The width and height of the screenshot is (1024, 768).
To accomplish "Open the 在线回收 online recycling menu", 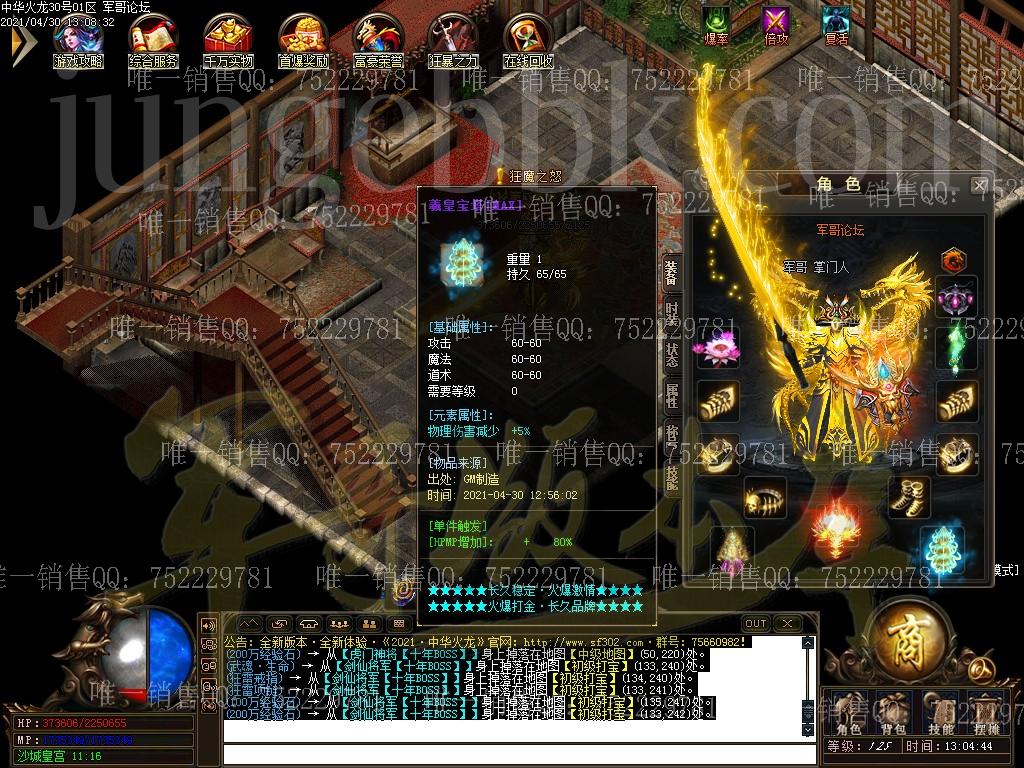I will coord(528,38).
